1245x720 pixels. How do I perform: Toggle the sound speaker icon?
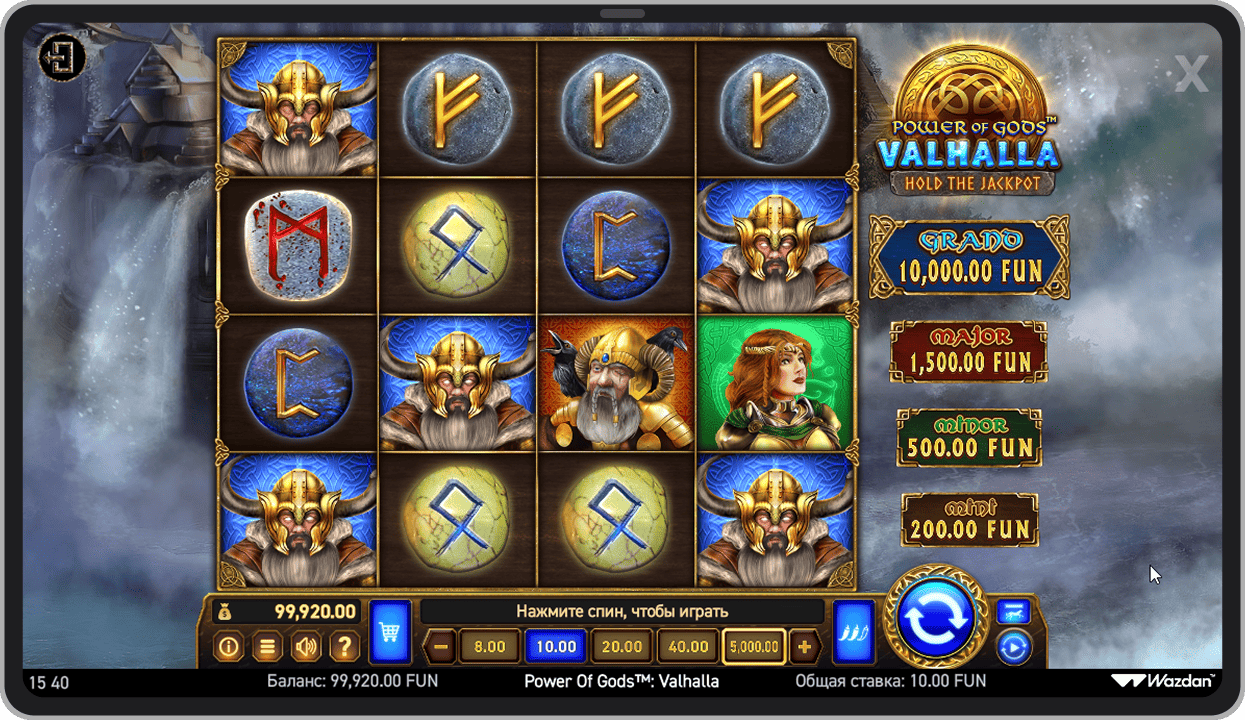point(305,647)
